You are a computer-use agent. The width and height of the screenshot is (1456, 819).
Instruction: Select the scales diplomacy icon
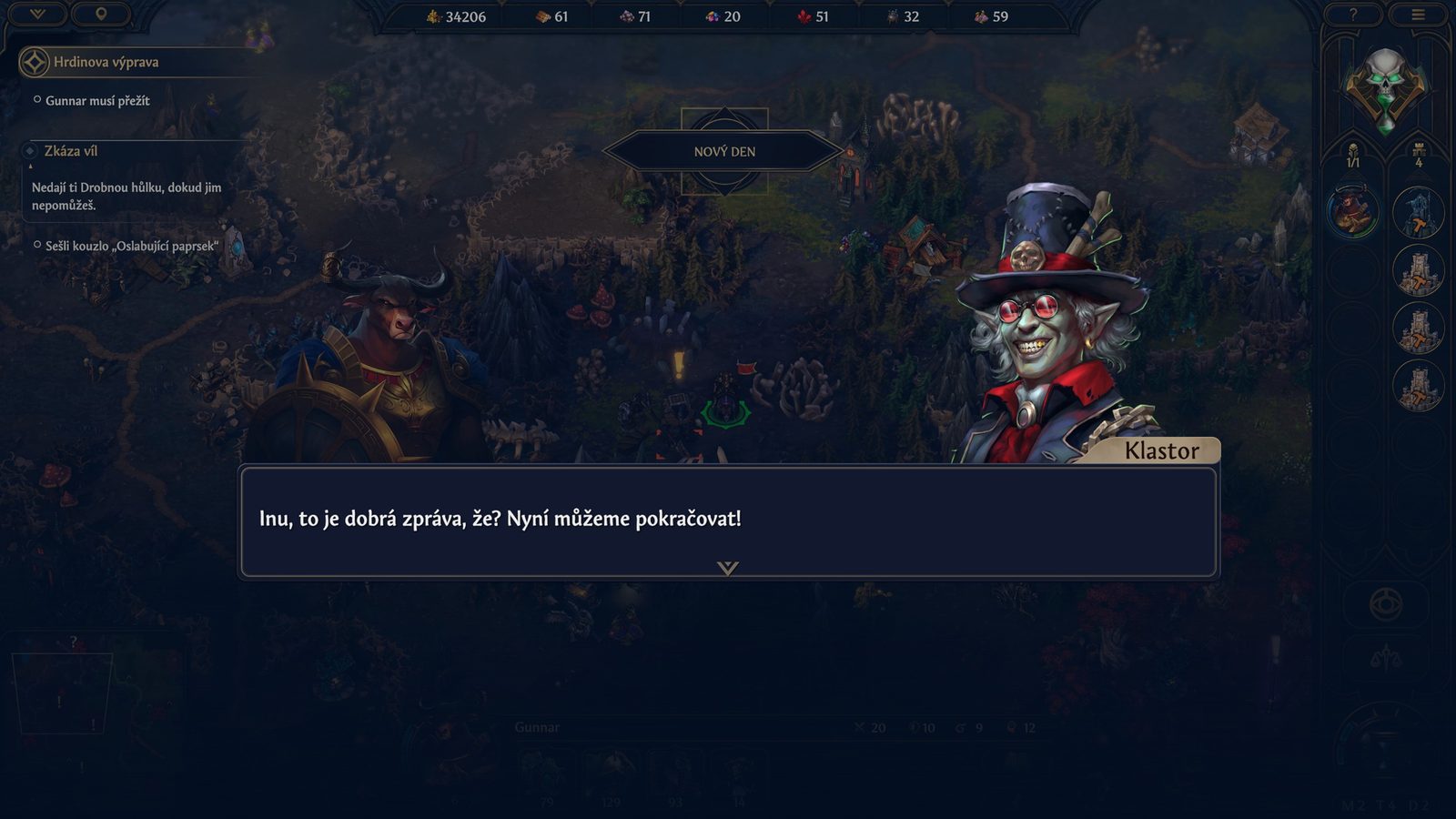pos(1384,657)
